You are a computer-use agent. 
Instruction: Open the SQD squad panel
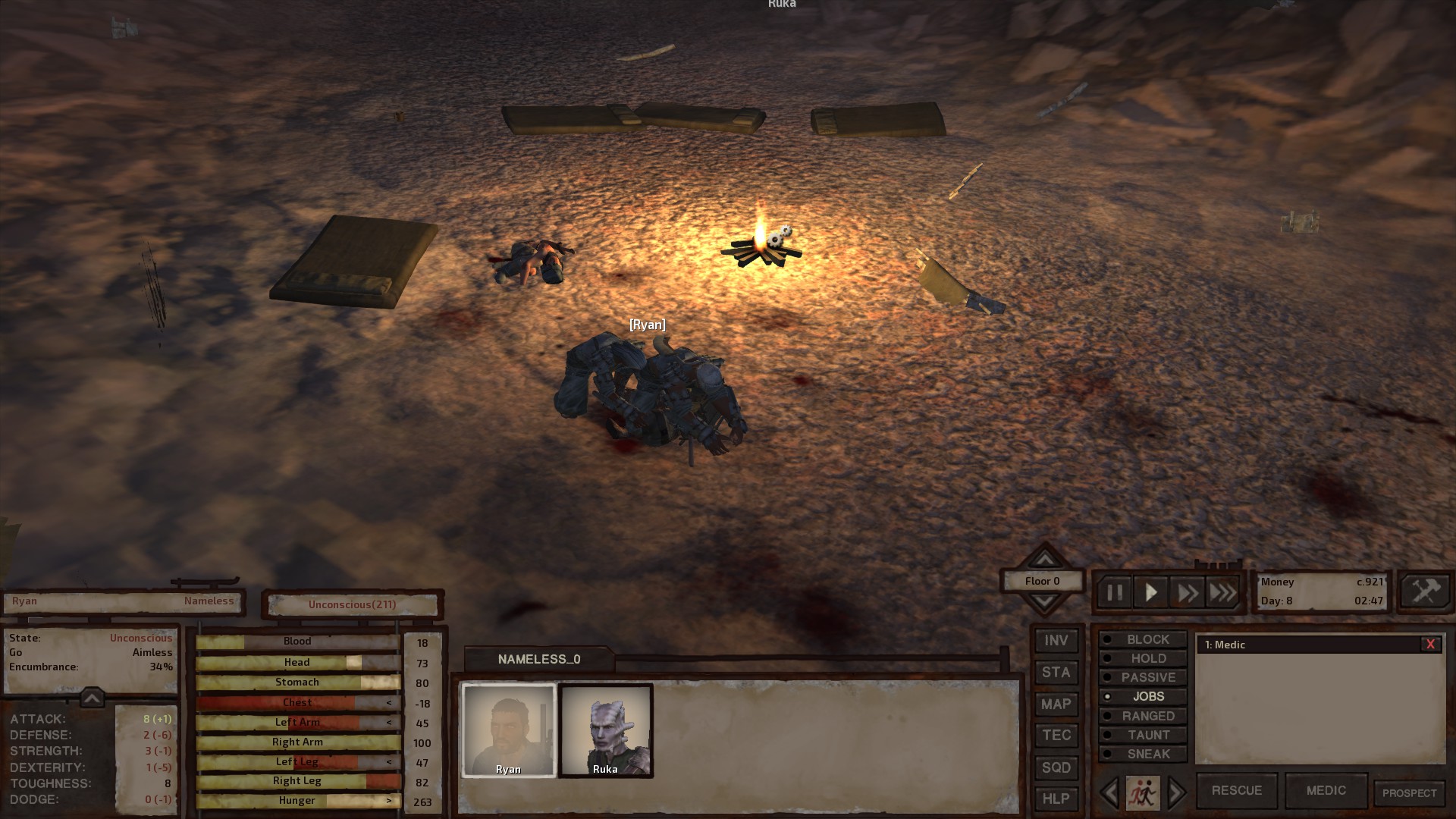tap(1056, 767)
